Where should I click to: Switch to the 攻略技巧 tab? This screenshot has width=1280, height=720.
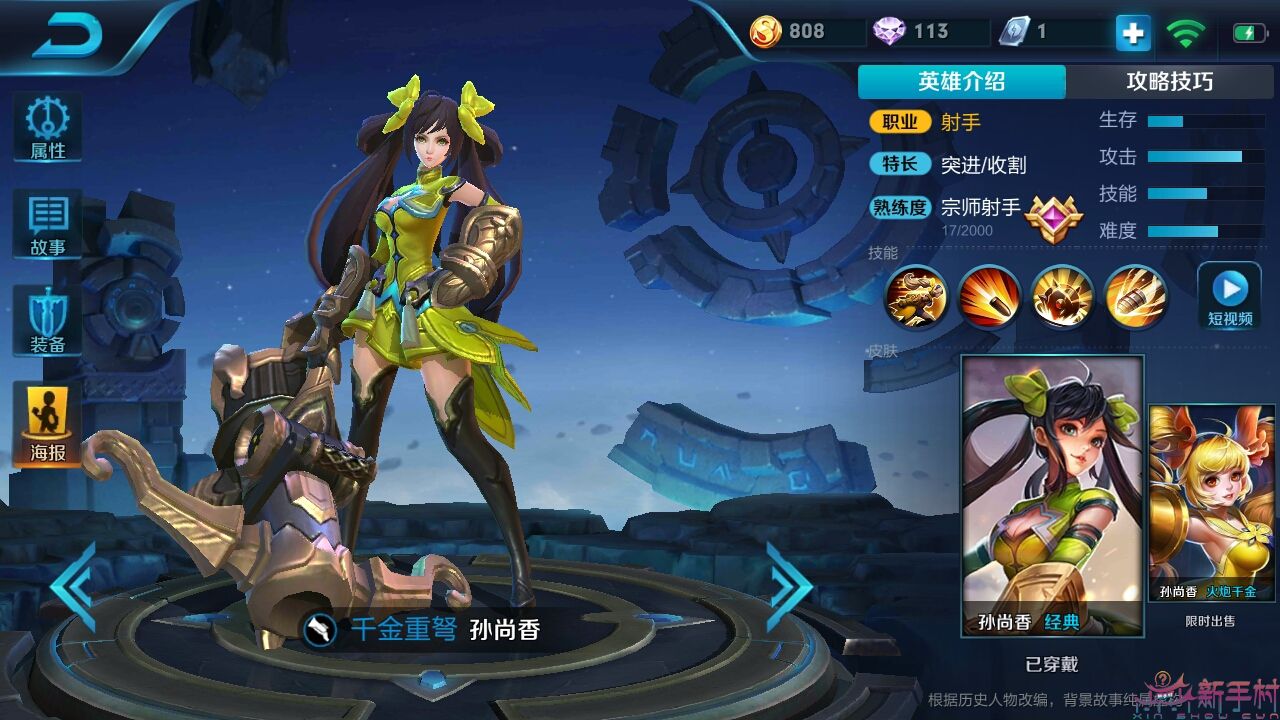pos(1172,81)
